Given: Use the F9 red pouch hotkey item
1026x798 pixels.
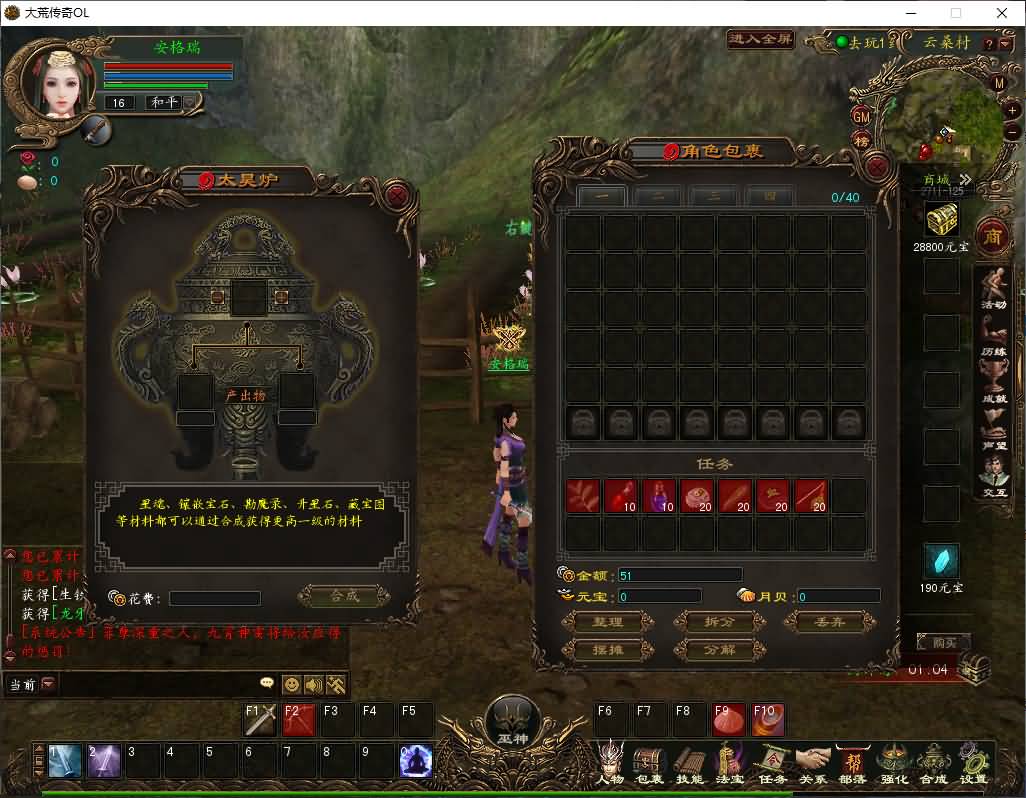Looking at the screenshot, I should point(728,720).
